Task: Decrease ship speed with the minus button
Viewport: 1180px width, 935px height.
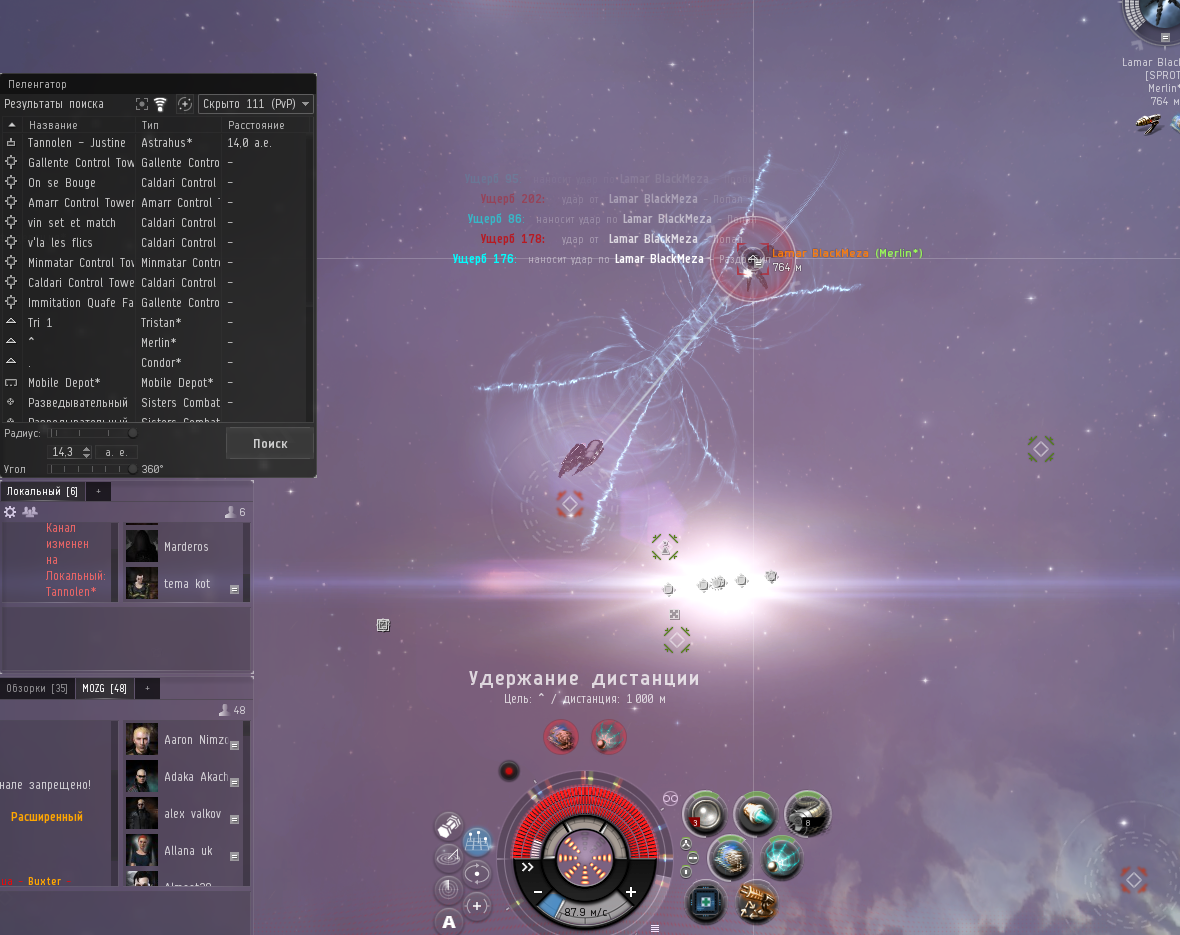Action: [537, 892]
